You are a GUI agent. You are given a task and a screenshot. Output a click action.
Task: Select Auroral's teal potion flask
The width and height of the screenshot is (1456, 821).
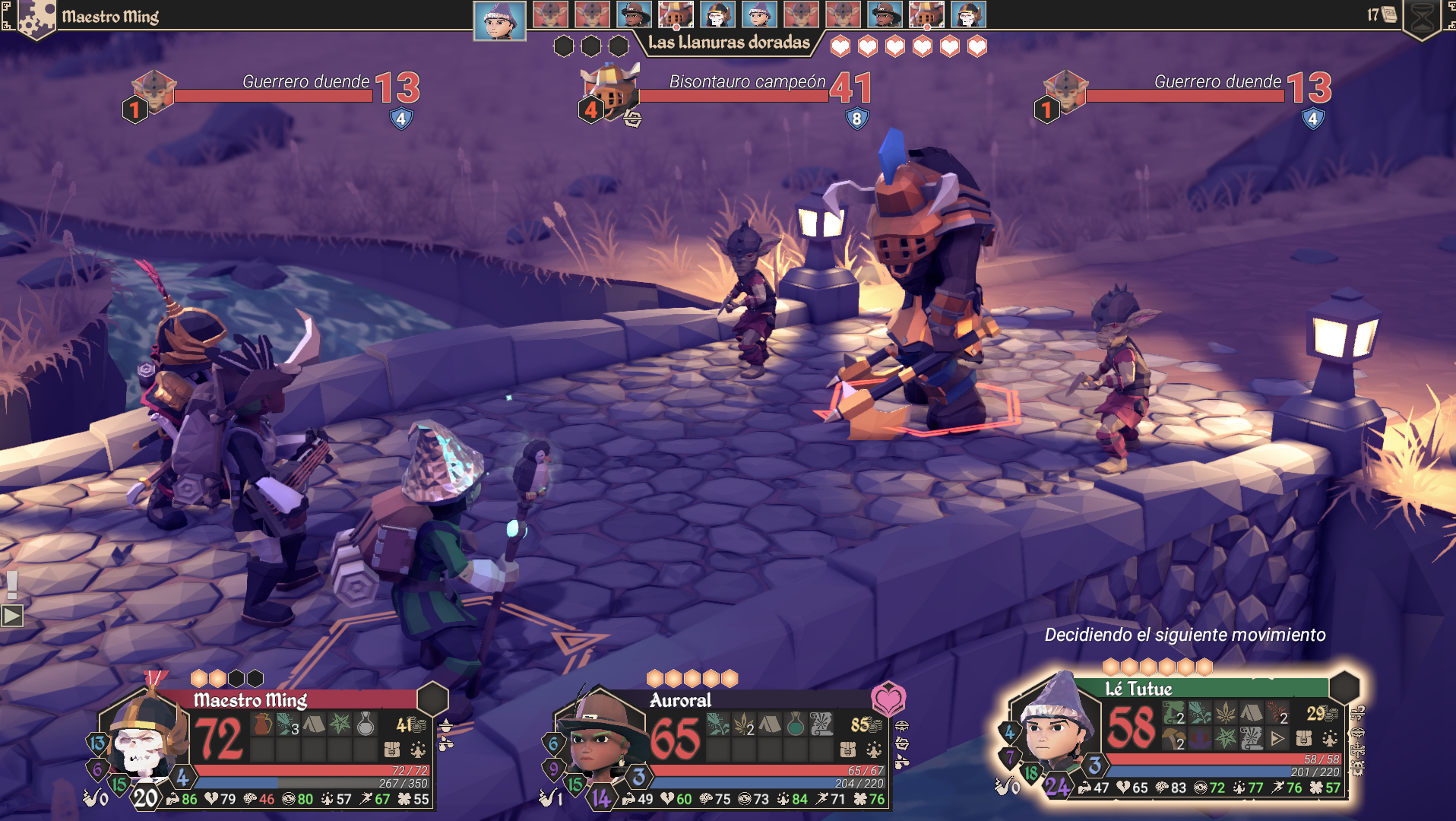pyautogui.click(x=796, y=724)
